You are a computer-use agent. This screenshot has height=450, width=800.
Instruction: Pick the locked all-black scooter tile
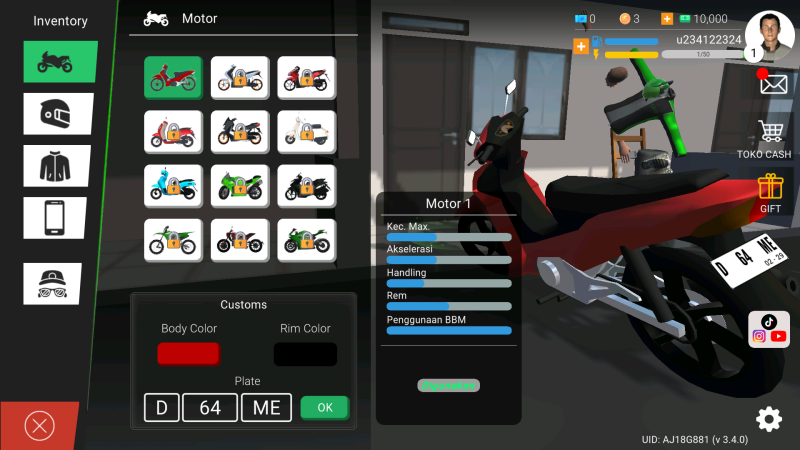[307, 185]
